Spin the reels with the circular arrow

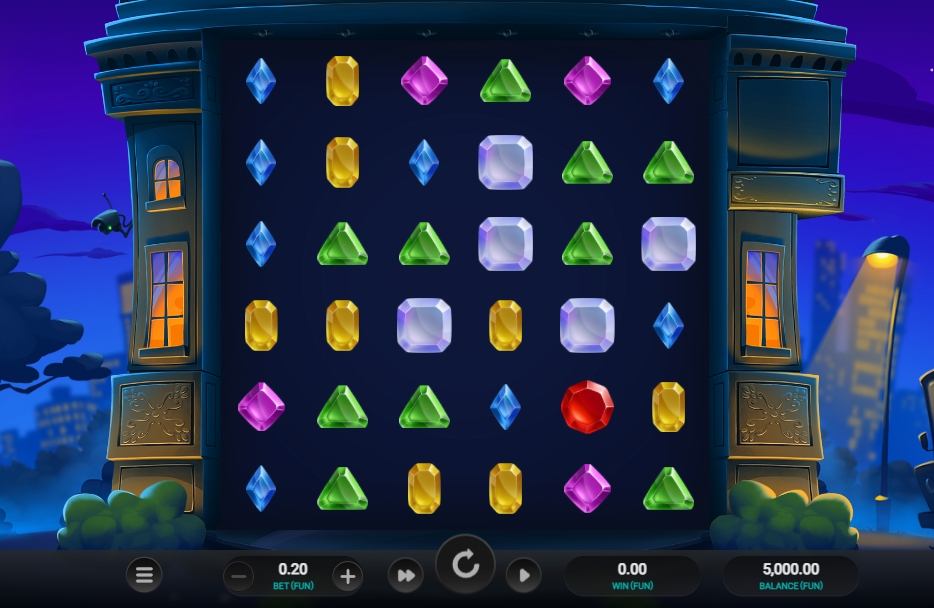point(465,565)
